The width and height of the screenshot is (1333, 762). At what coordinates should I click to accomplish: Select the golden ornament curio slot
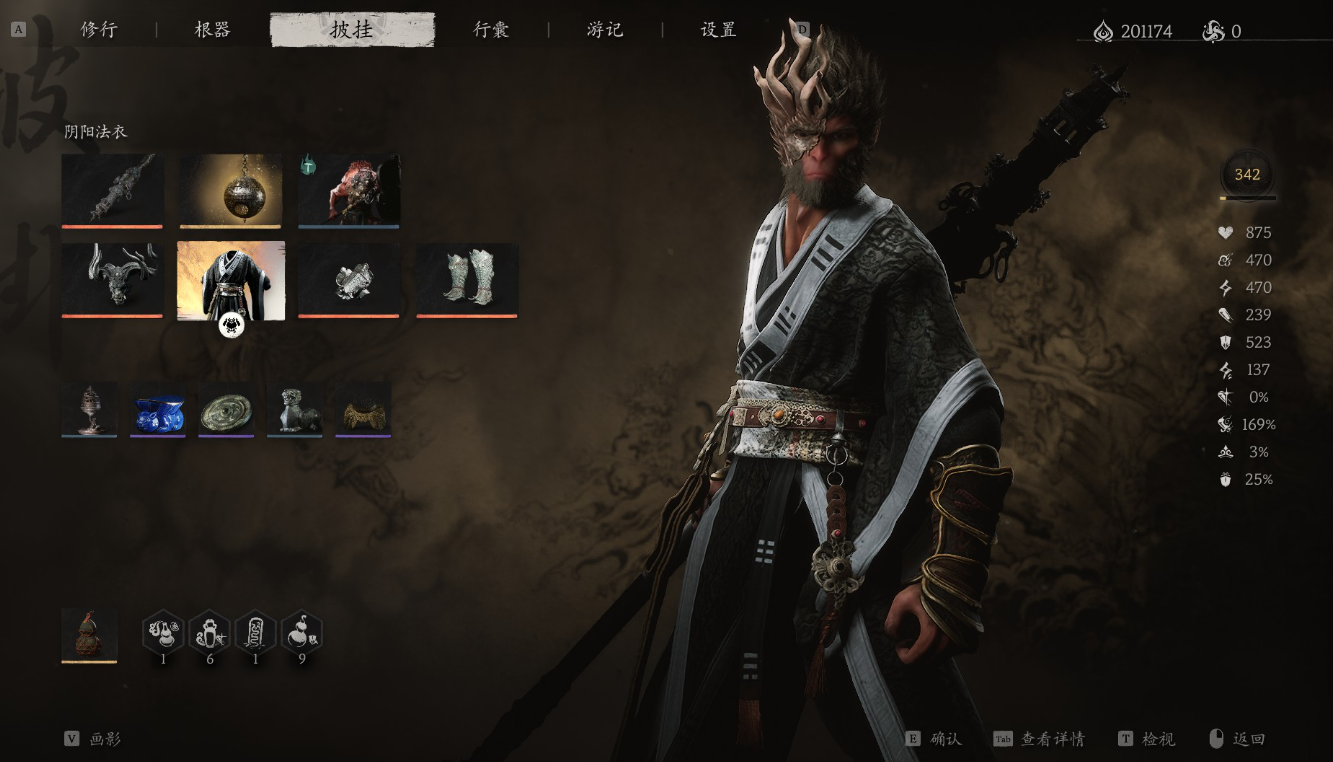coord(363,409)
